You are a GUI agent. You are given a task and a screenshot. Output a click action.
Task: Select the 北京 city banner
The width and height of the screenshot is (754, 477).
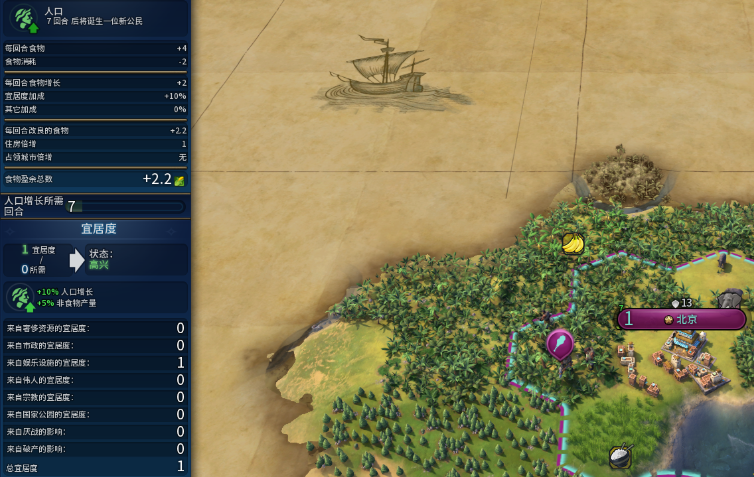684,319
